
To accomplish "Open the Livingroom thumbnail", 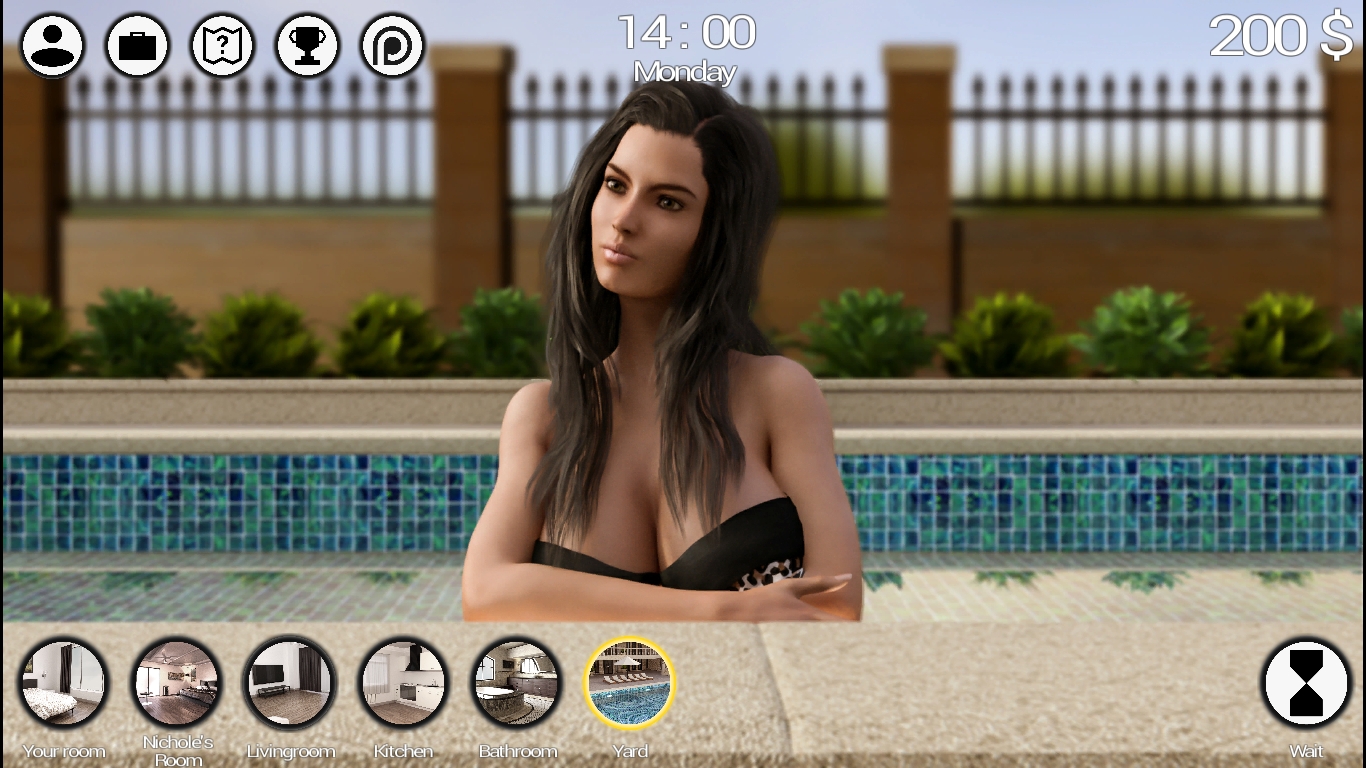I will coord(290,683).
